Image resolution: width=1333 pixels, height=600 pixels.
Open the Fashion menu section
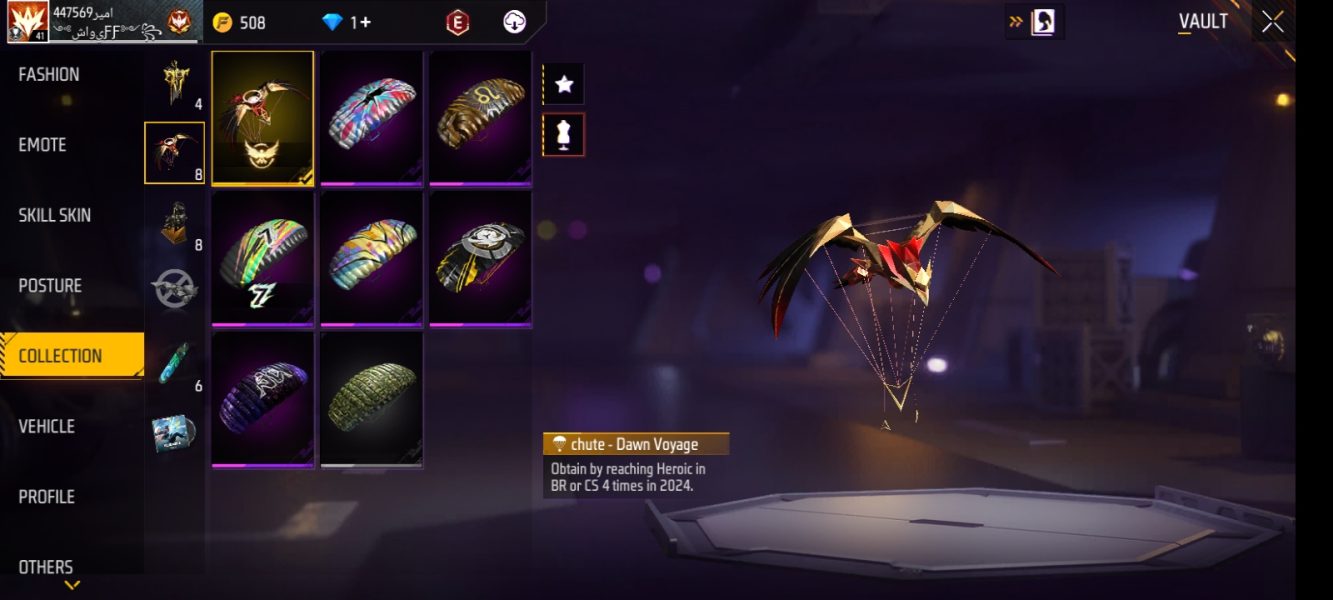(x=49, y=75)
